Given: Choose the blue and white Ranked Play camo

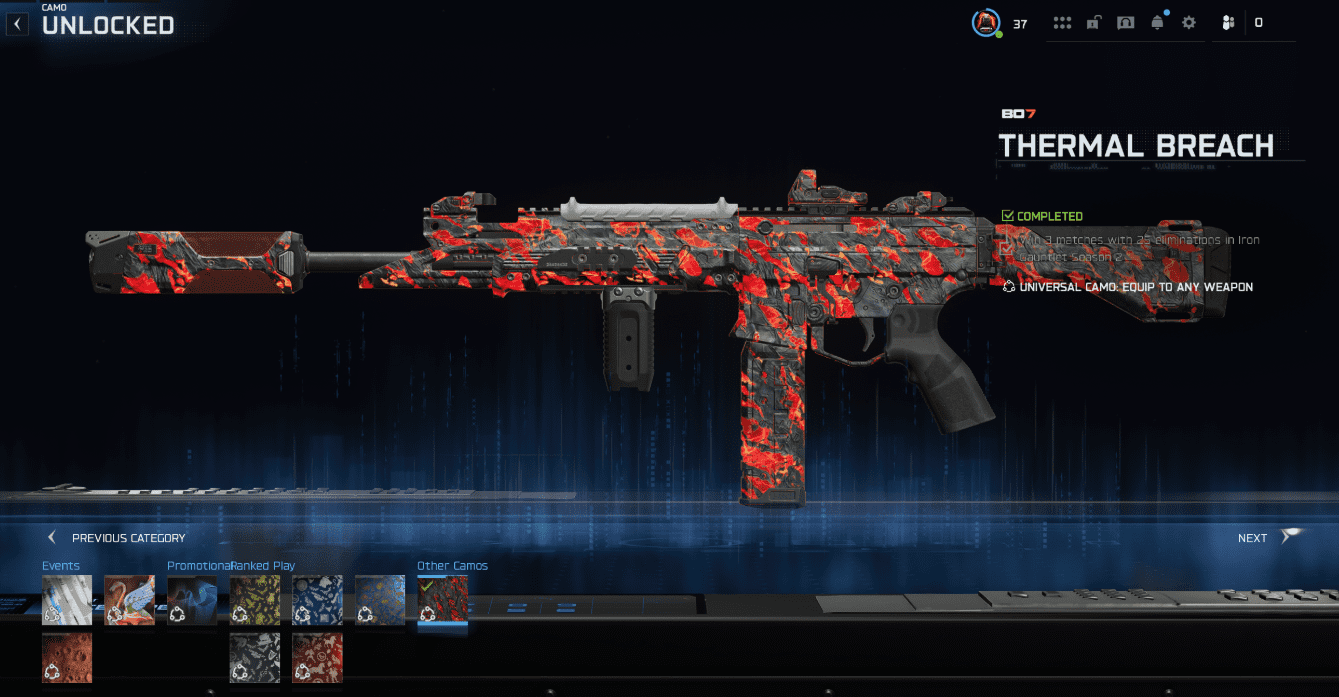Looking at the screenshot, I should (317, 600).
